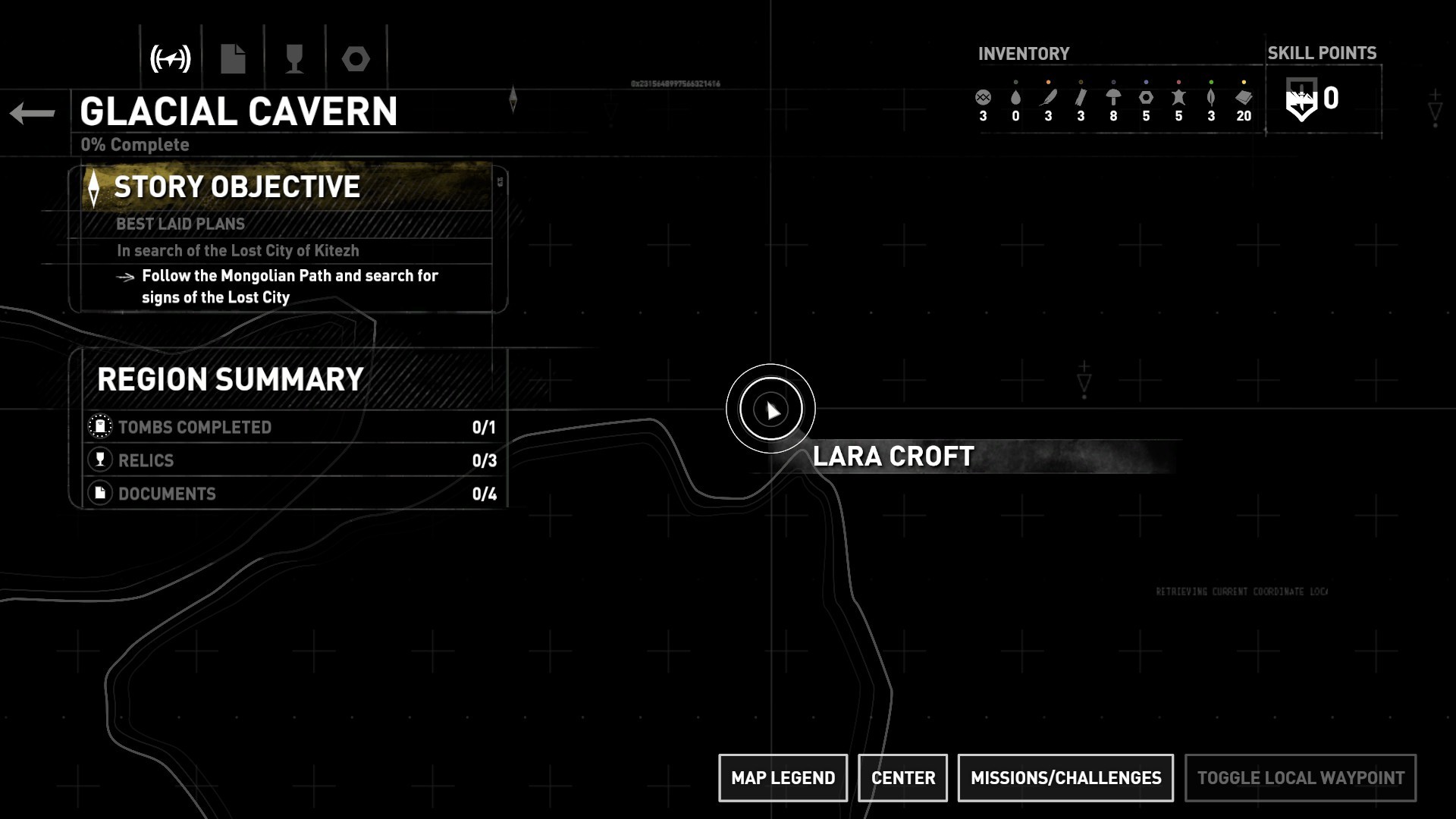Select the Documents summary row

coord(292,494)
